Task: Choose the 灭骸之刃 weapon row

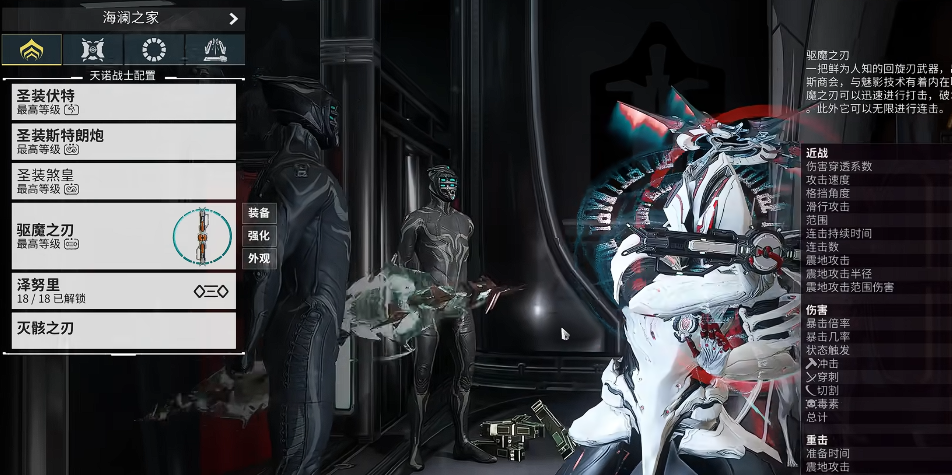Action: click(x=123, y=330)
